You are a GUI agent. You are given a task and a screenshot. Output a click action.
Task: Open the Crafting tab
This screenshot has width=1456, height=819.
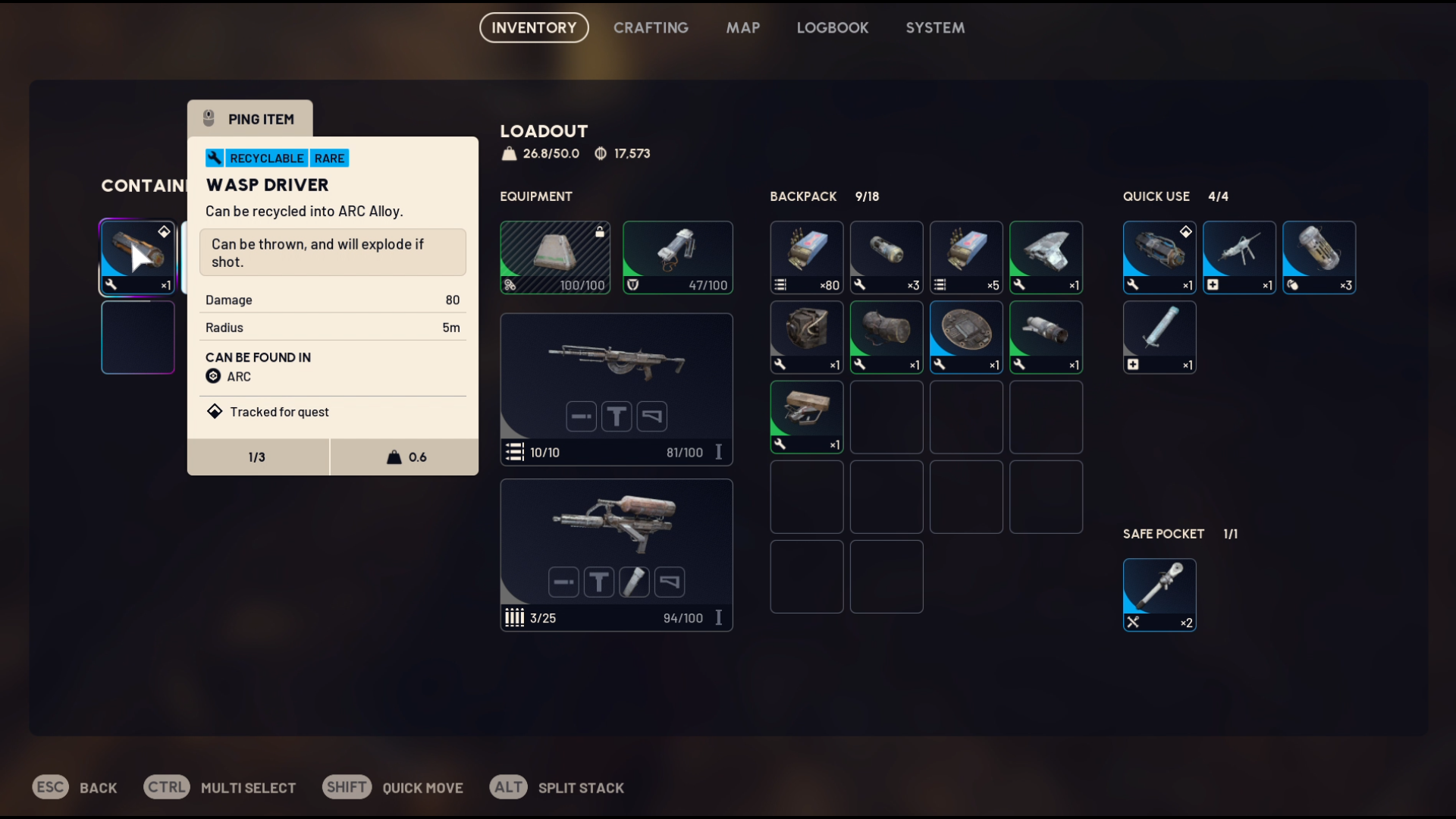point(651,28)
